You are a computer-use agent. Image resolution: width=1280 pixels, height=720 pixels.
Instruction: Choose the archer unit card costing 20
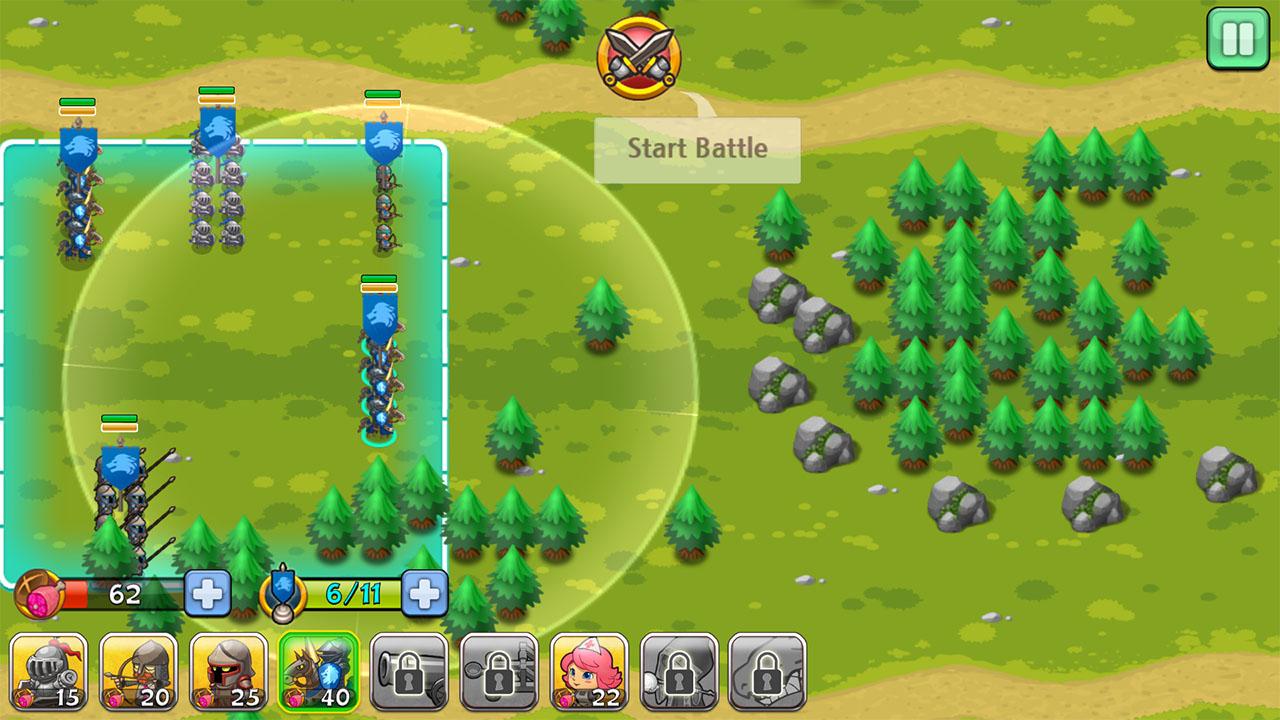[138, 671]
